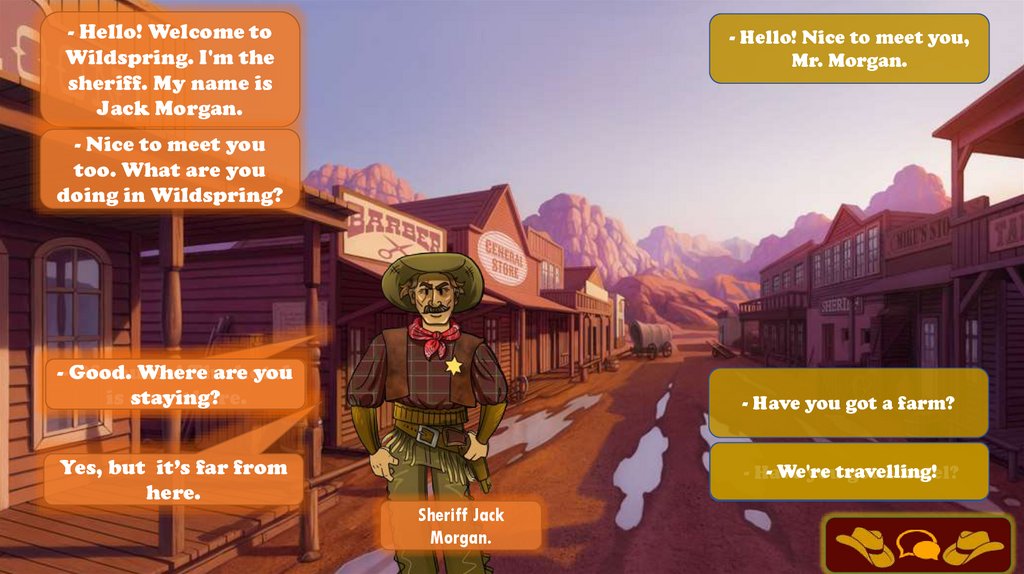Select the "We're travelling!" reply
This screenshot has height=574, width=1024.
point(848,471)
